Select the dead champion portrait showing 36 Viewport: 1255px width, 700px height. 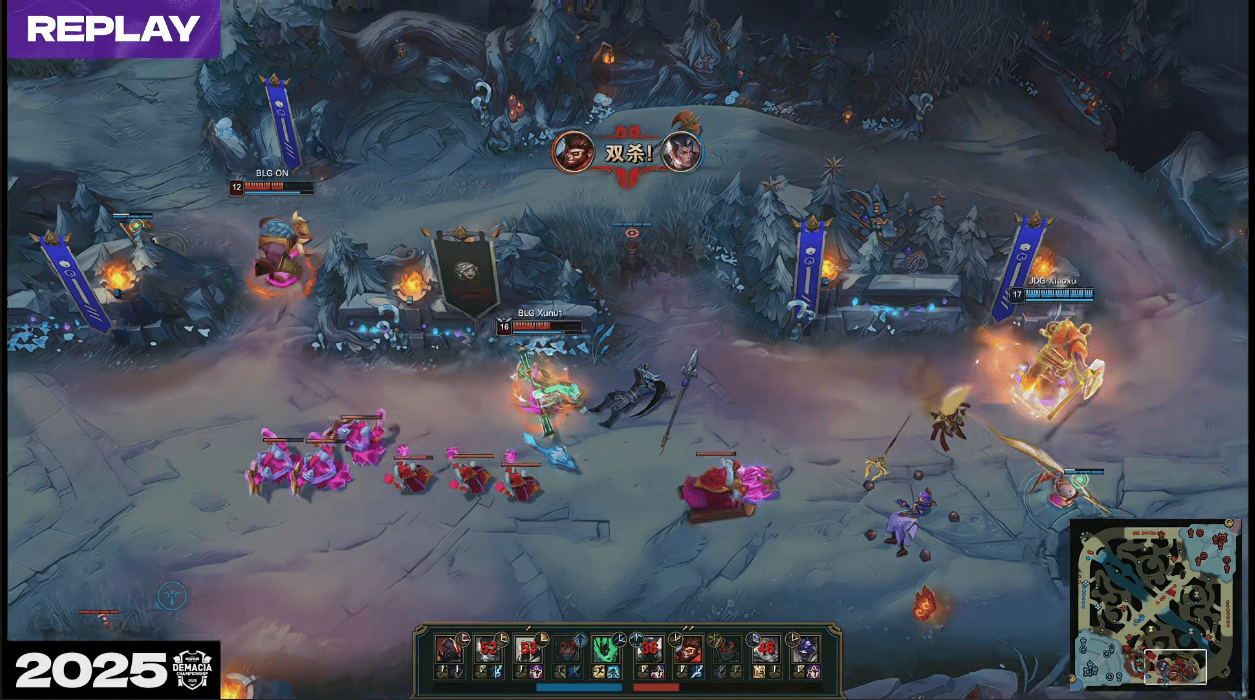pos(648,648)
